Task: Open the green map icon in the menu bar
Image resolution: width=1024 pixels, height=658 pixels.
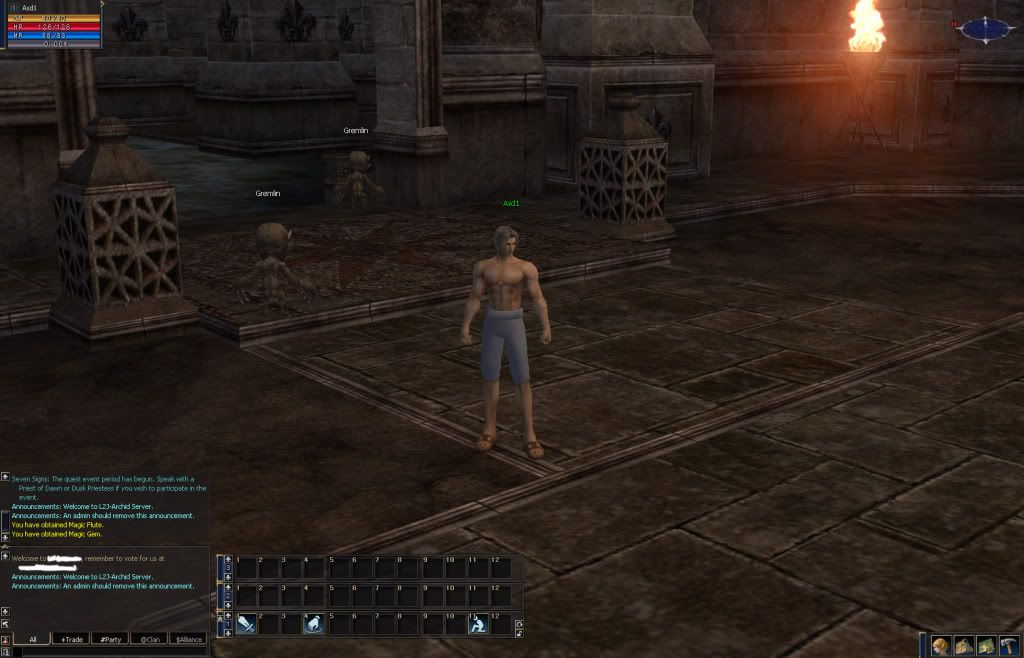Action: tap(985, 645)
